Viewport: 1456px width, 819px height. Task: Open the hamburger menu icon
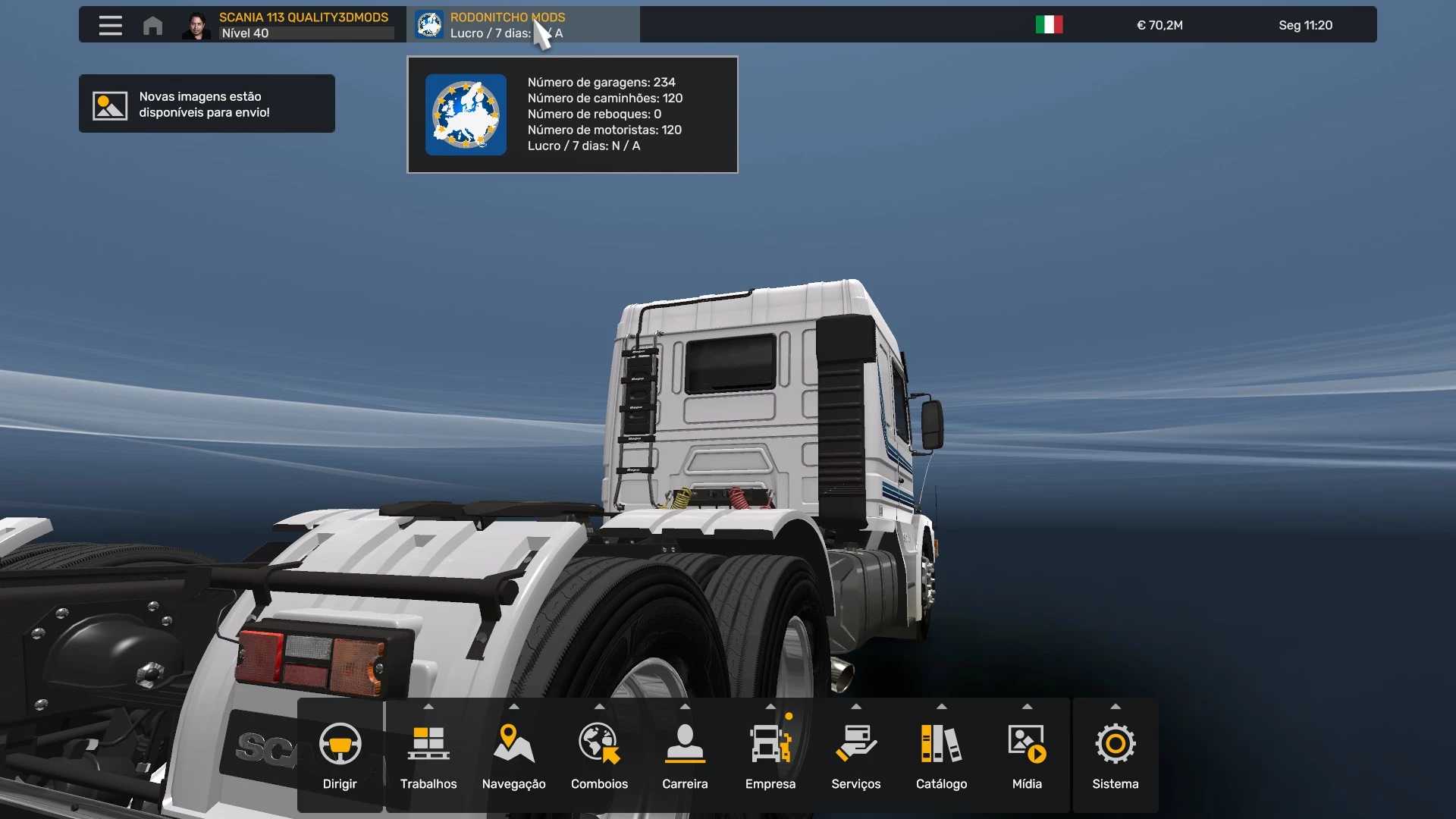pos(110,25)
